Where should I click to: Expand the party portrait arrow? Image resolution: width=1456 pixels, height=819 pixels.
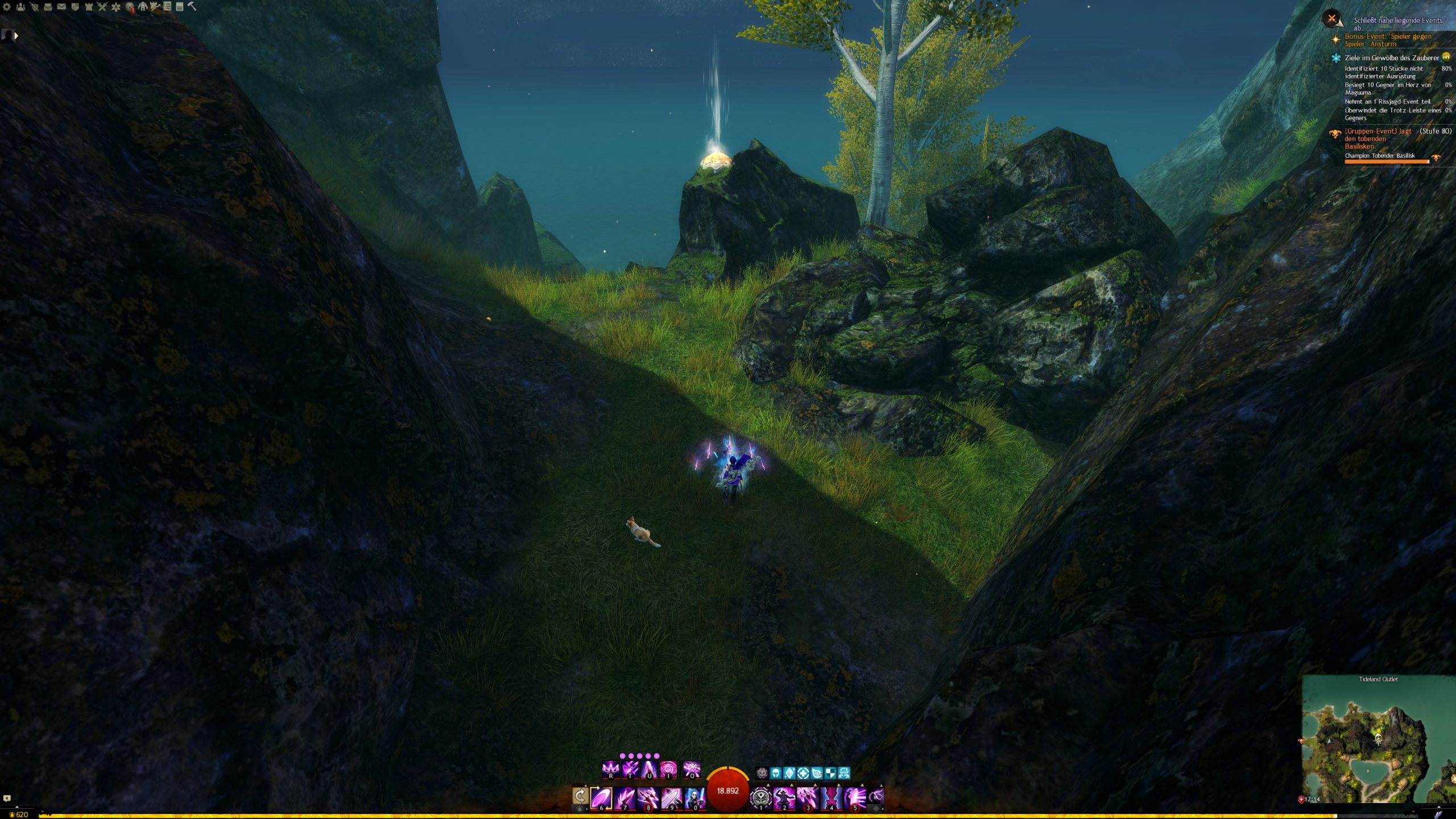point(16,36)
